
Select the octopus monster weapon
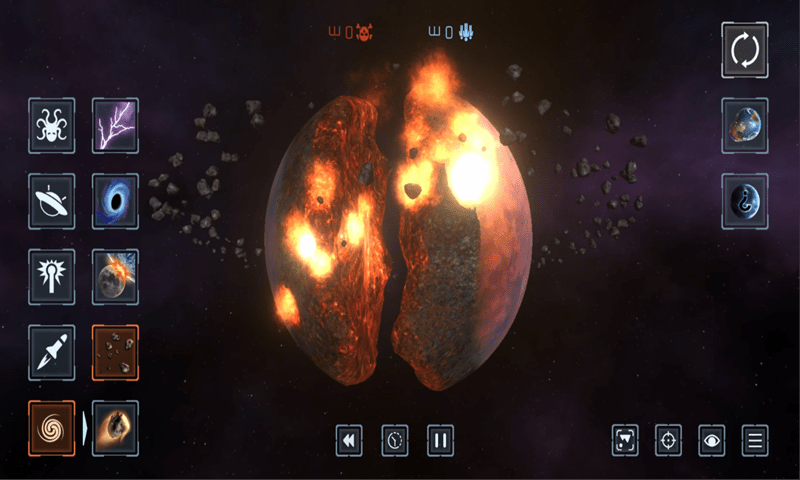(x=51, y=125)
